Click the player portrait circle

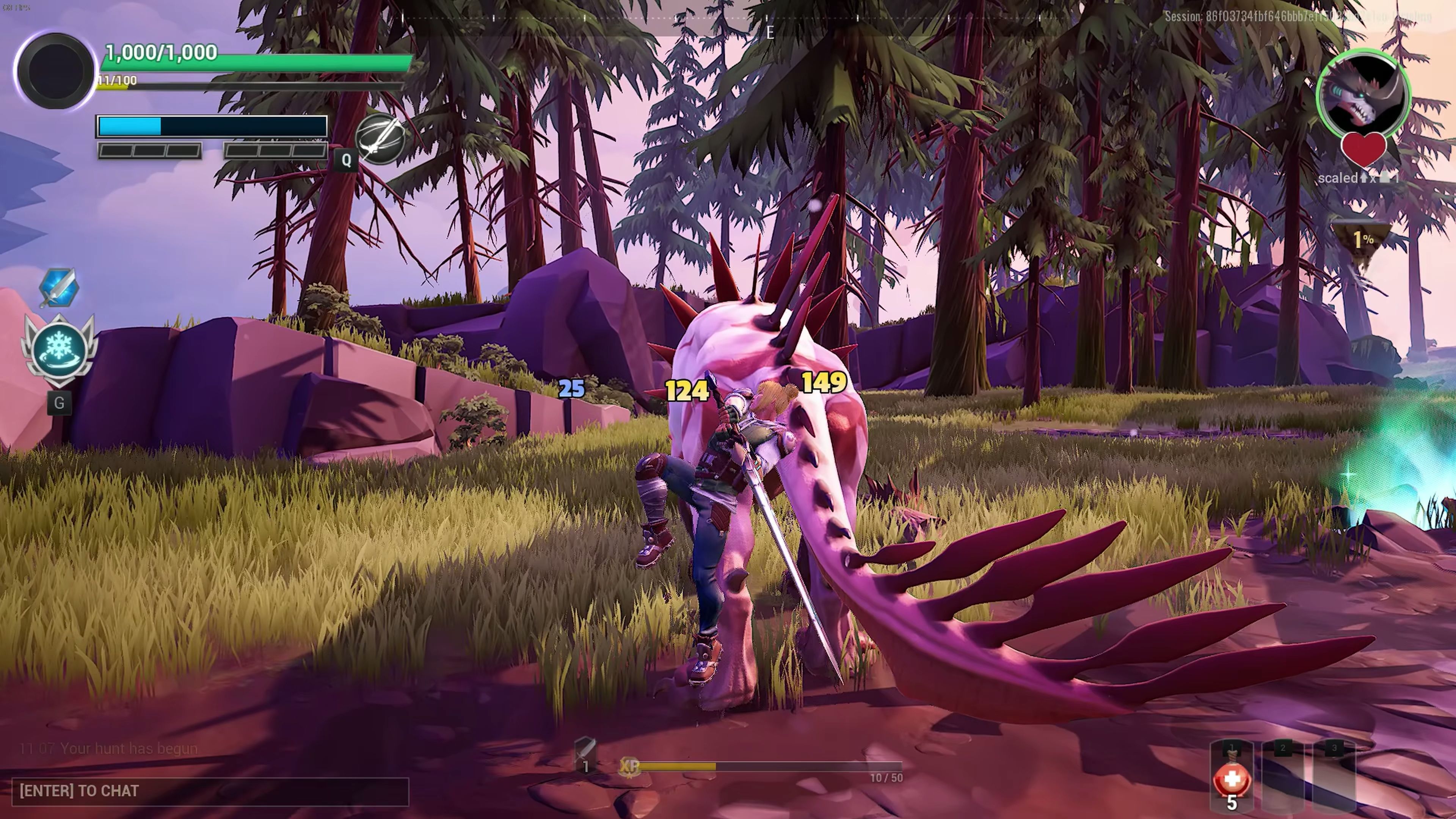tap(55, 71)
